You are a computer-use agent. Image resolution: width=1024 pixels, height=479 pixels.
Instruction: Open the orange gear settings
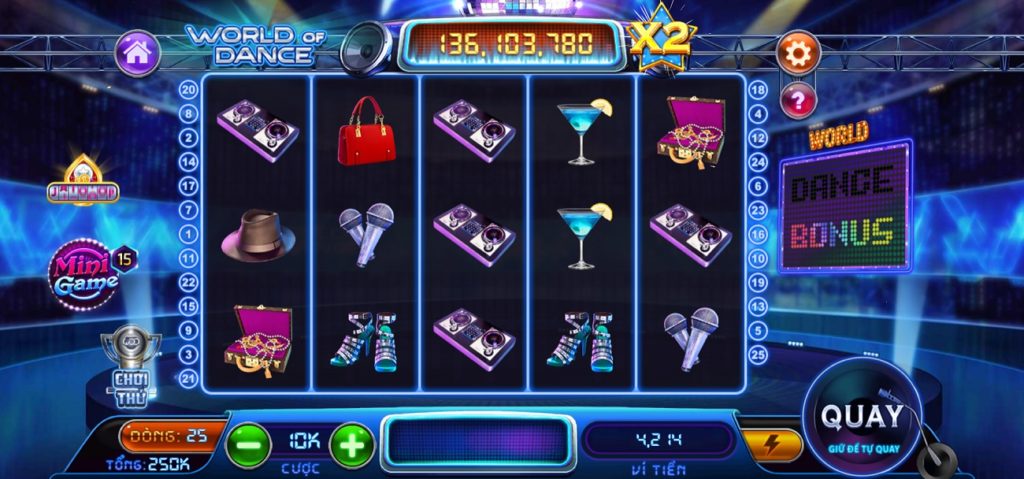point(798,54)
